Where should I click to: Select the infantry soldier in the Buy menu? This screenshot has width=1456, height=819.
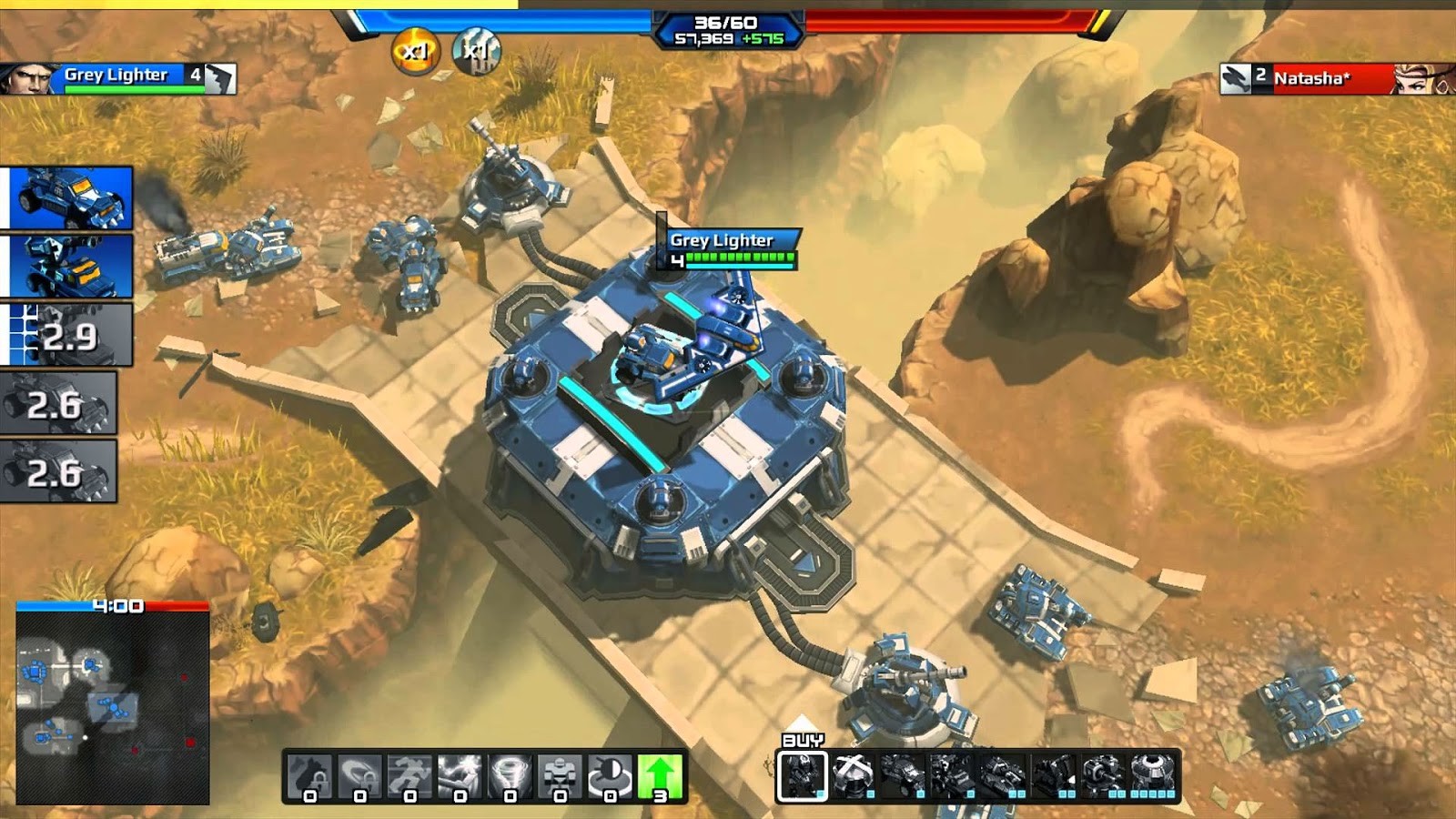pyautogui.click(x=803, y=775)
